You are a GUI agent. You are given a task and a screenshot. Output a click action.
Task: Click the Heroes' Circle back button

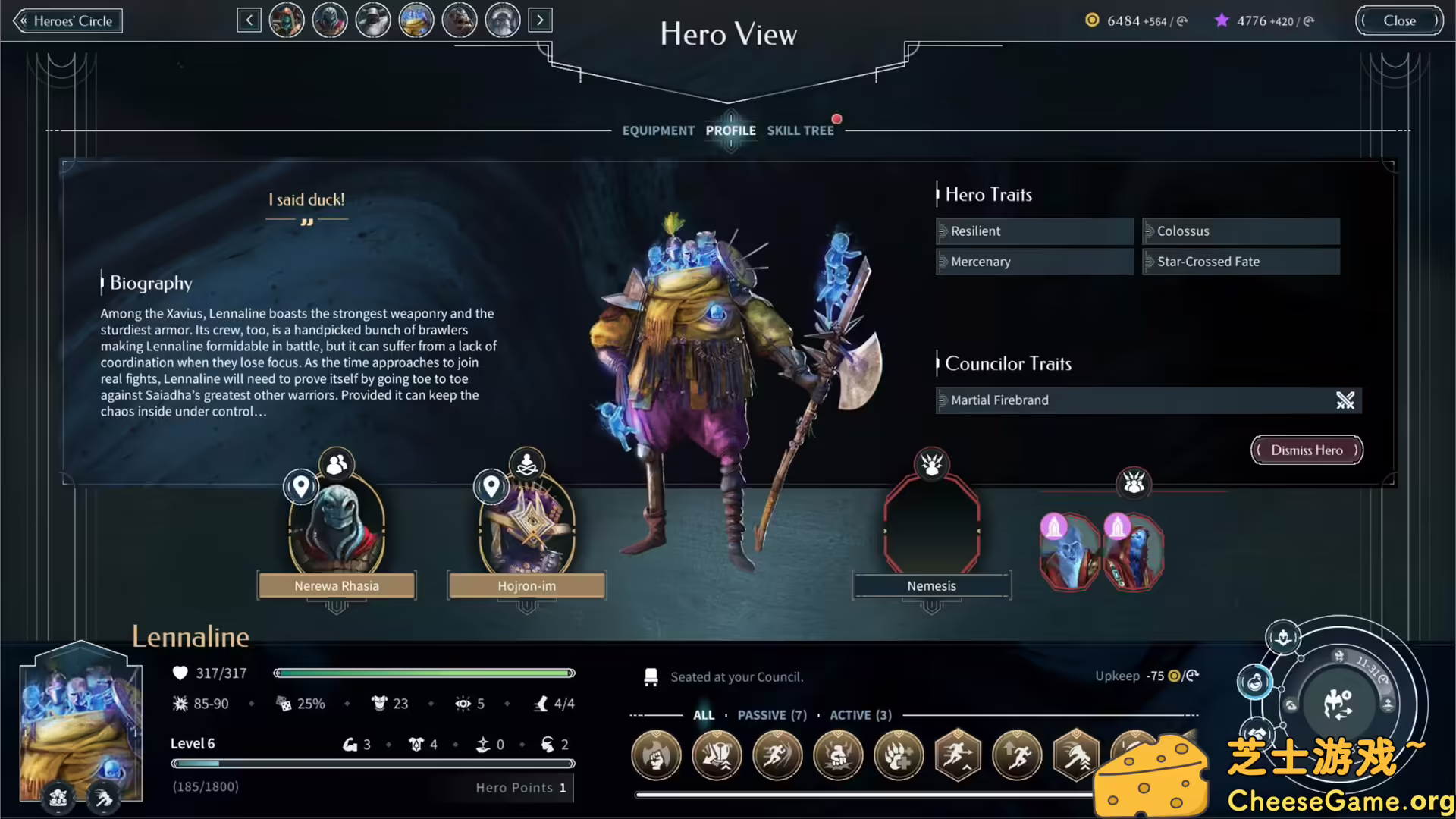pyautogui.click(x=67, y=20)
